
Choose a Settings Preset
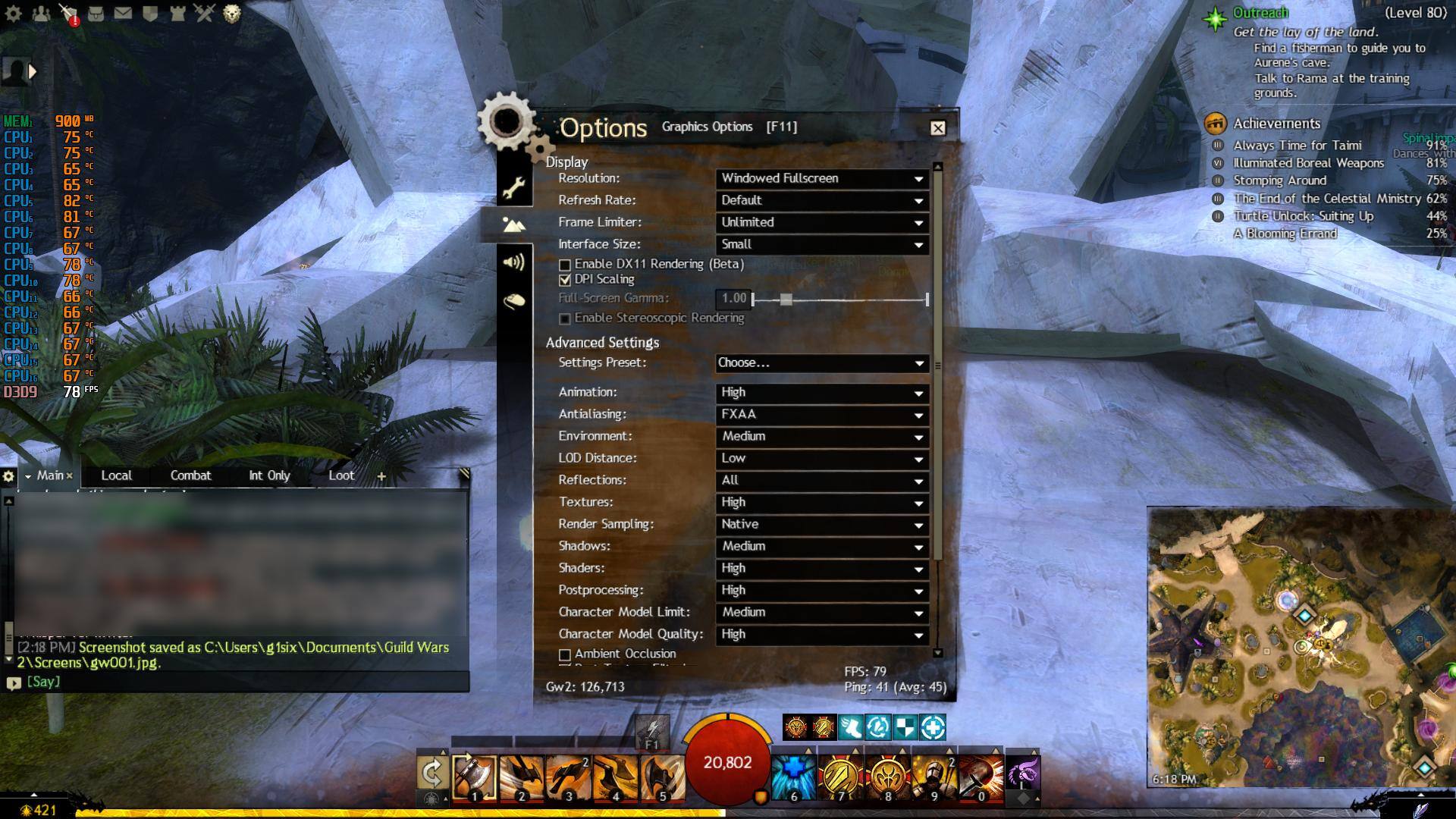pos(822,363)
